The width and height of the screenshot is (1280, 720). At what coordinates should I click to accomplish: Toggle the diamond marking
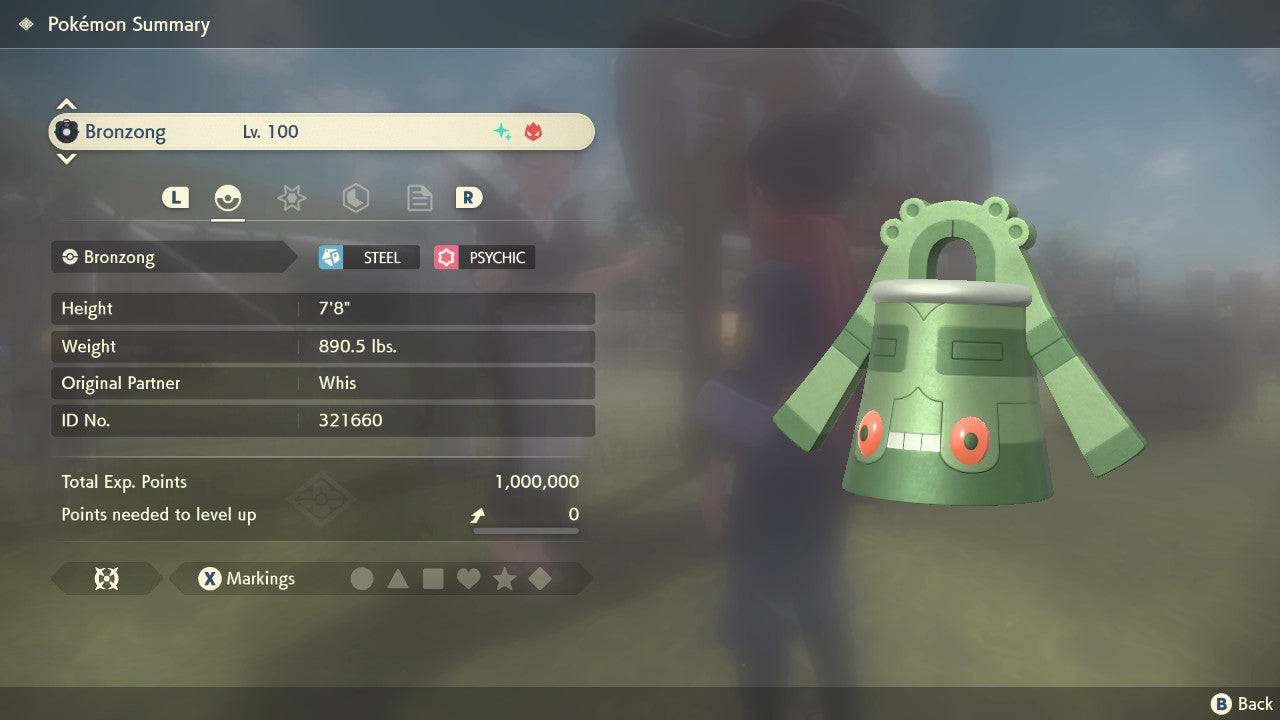coord(539,578)
